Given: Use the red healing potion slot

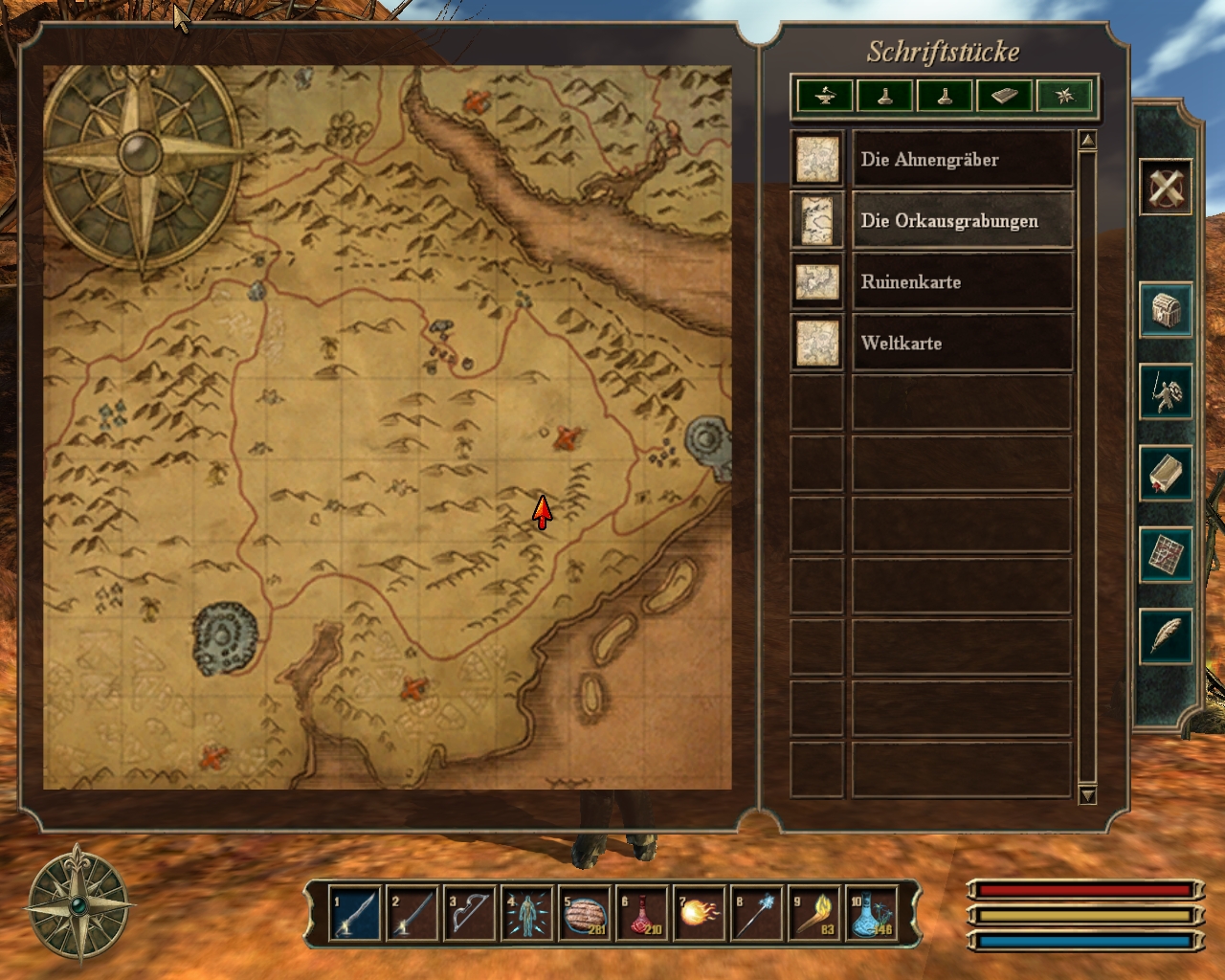Looking at the screenshot, I should [x=641, y=914].
